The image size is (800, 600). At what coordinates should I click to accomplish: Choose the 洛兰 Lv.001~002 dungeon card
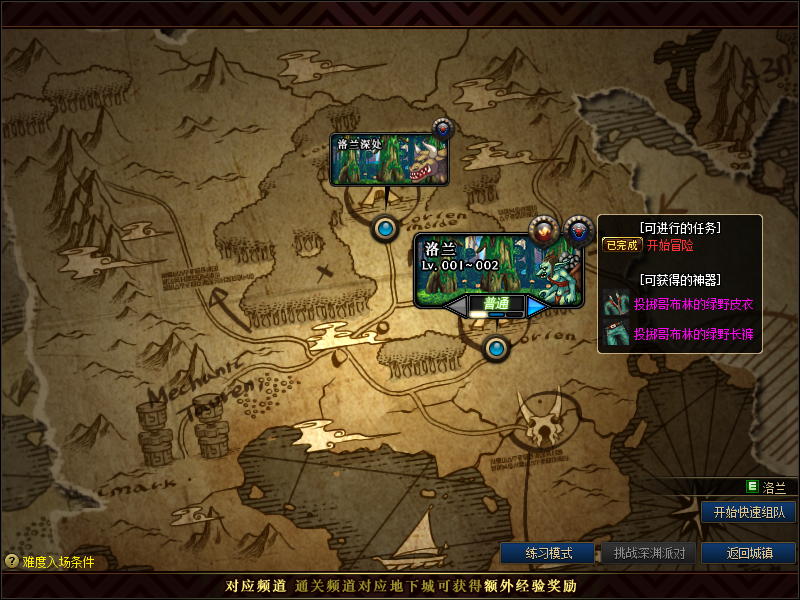(498, 264)
